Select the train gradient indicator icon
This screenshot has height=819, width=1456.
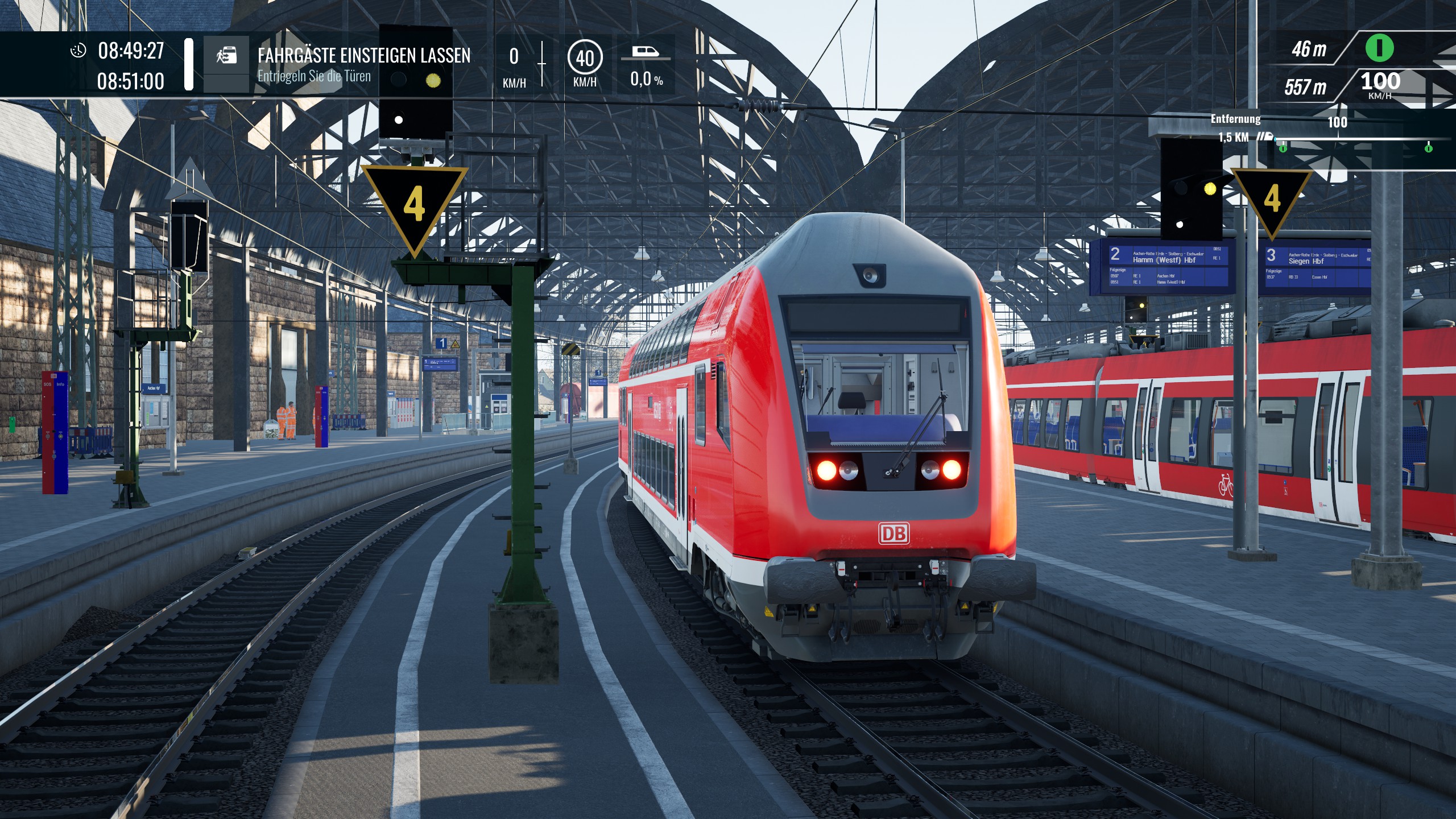646,52
